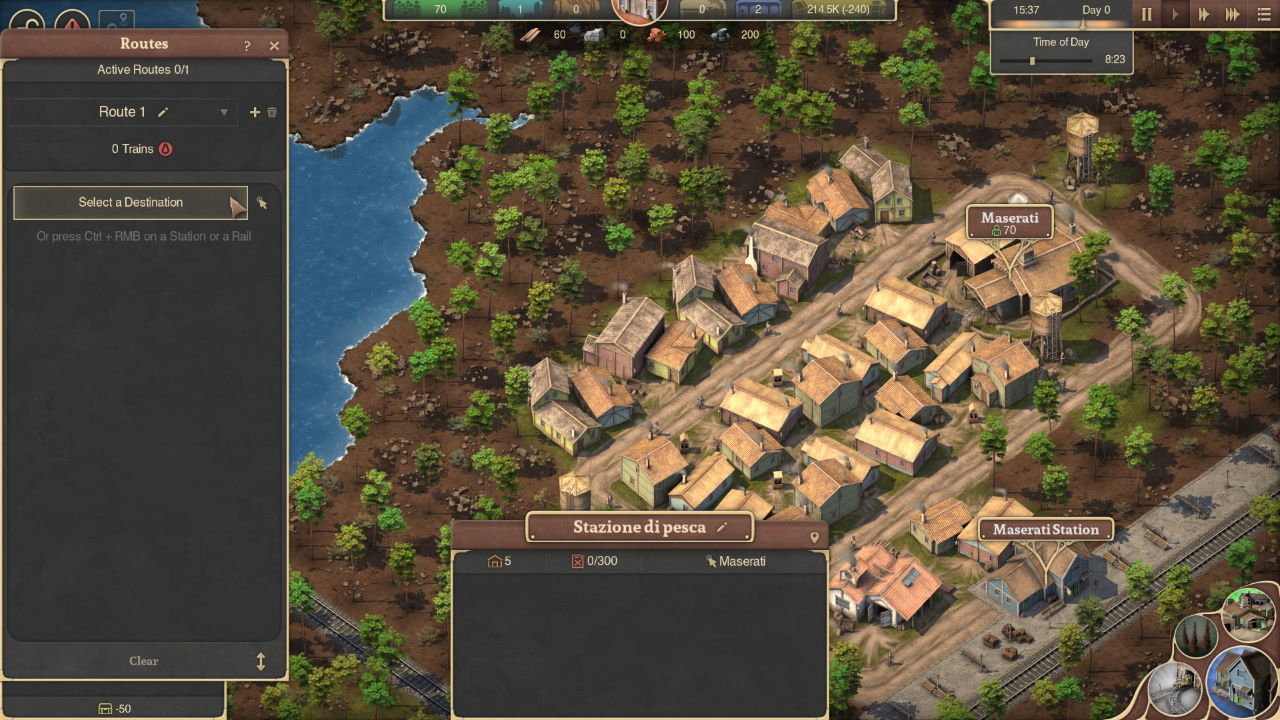The width and height of the screenshot is (1280, 720).
Task: Toggle the up-down arrows at the Routes panel bottom
Action: [261, 661]
